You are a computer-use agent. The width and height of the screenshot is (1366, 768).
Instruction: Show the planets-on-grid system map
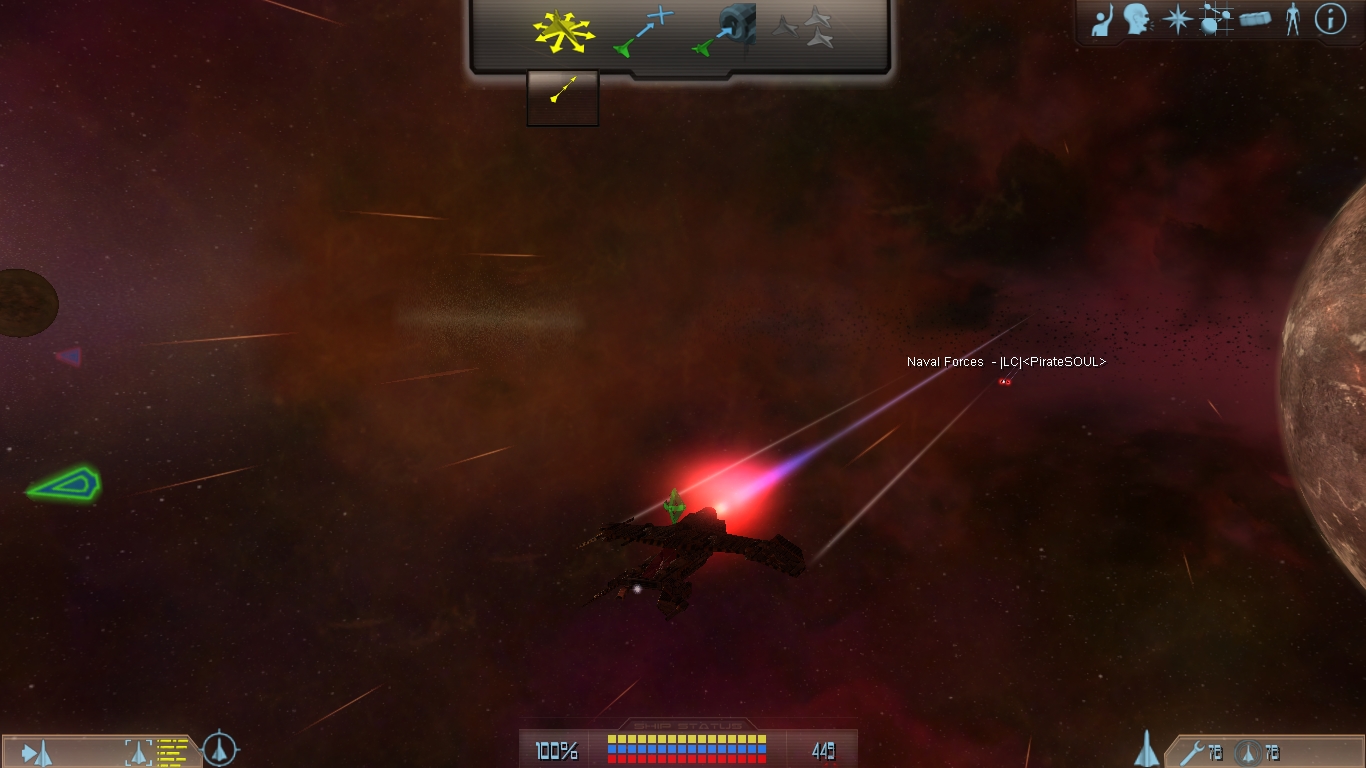point(1215,20)
